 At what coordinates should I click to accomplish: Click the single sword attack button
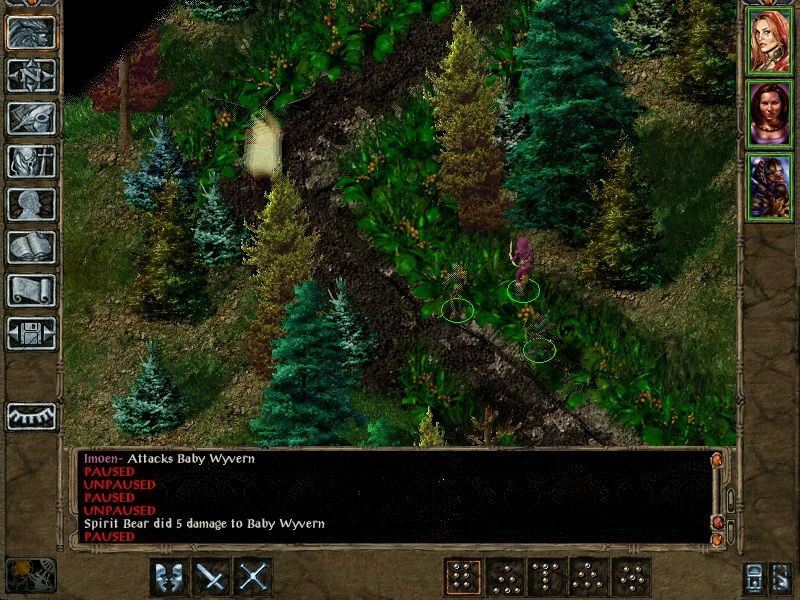coord(212,577)
